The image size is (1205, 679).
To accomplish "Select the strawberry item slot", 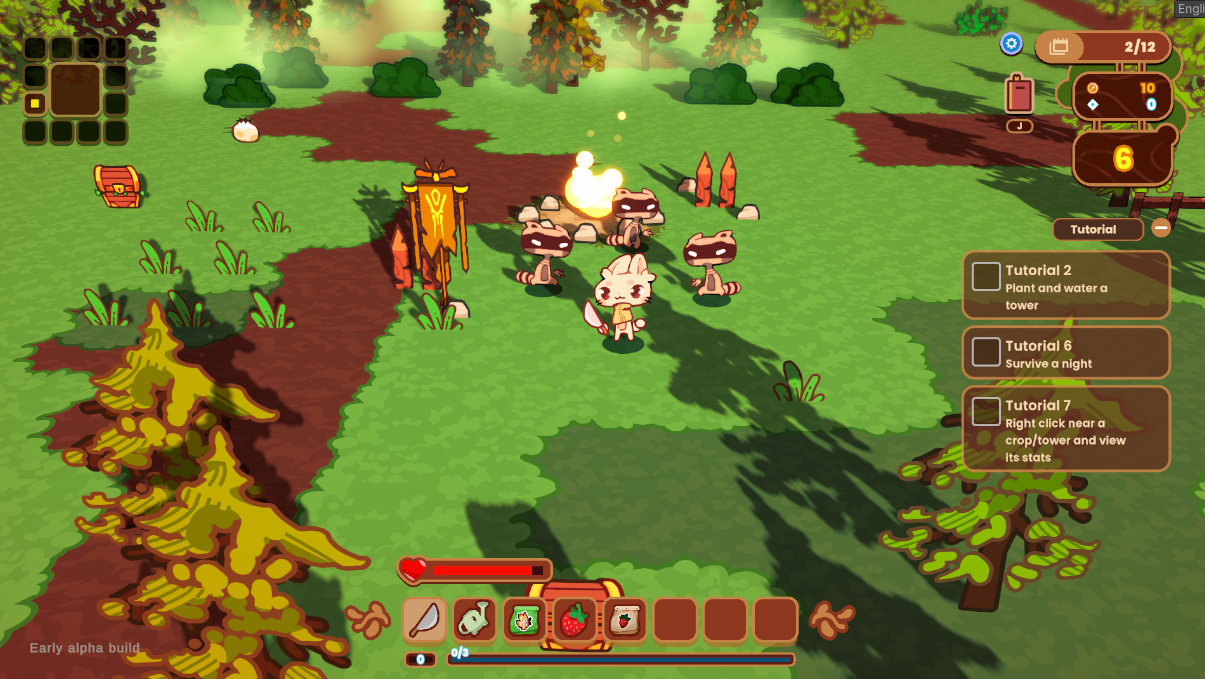I will click(574, 620).
